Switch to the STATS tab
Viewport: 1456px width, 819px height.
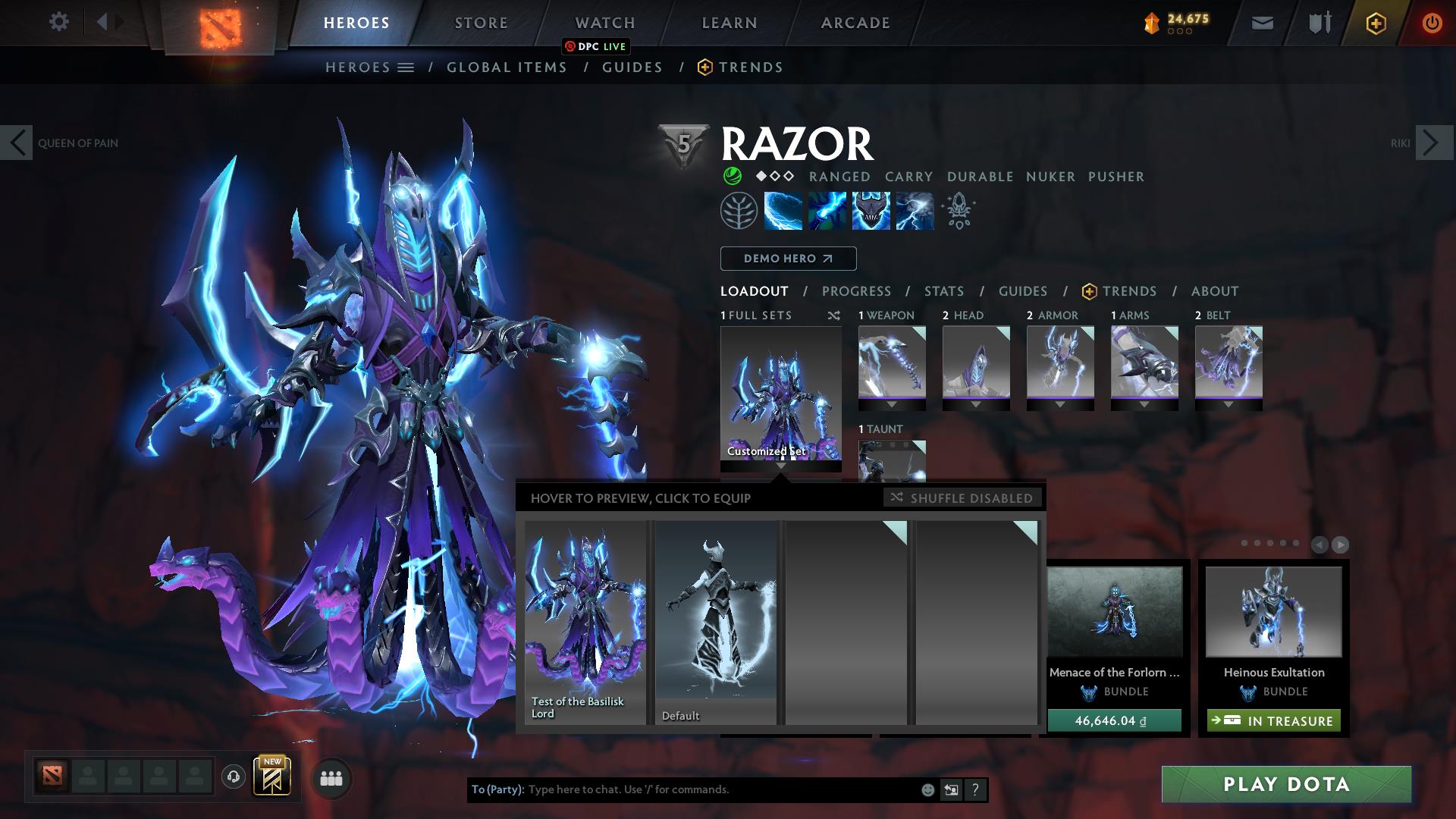943,290
